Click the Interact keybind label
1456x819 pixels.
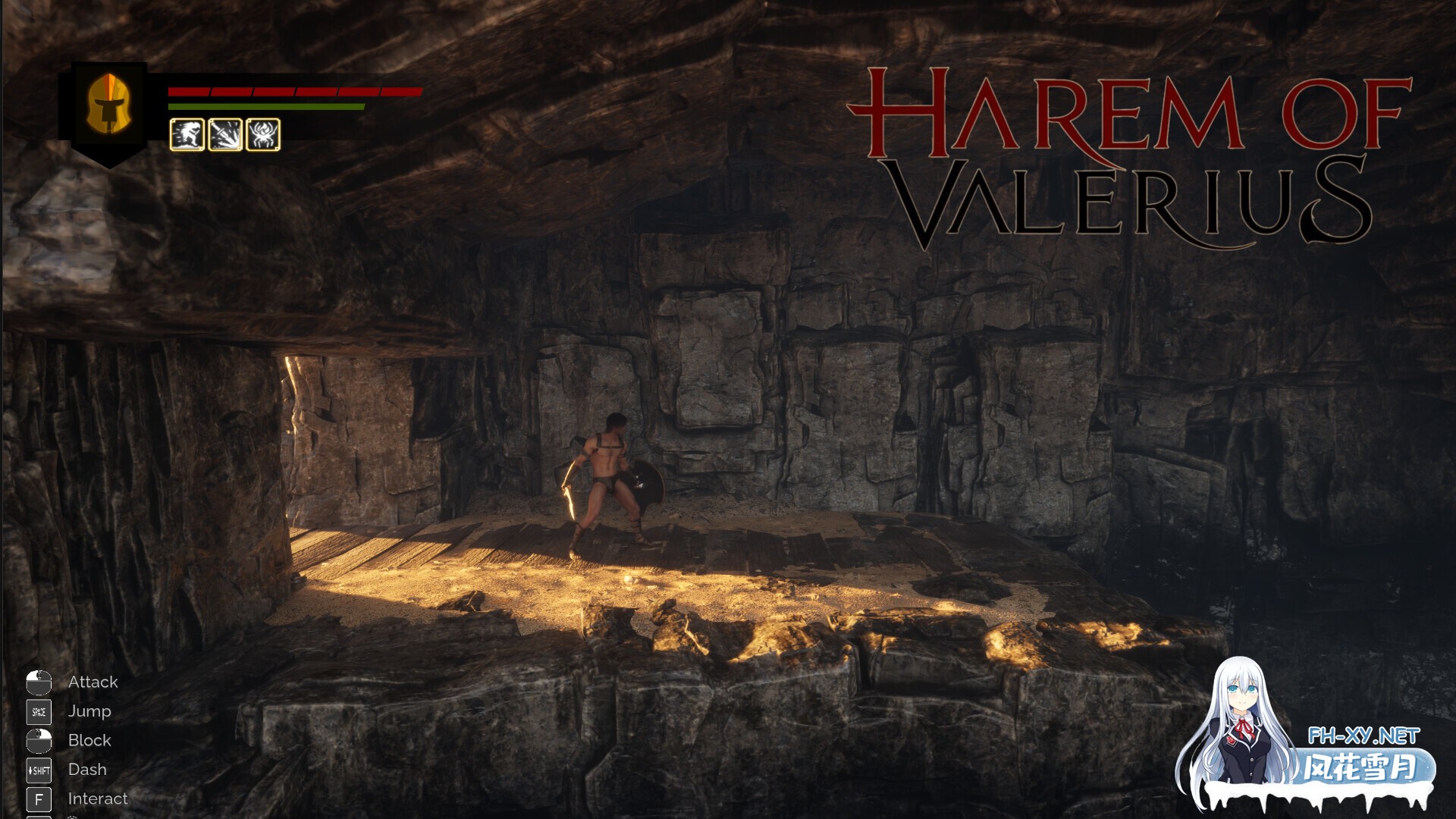click(97, 799)
